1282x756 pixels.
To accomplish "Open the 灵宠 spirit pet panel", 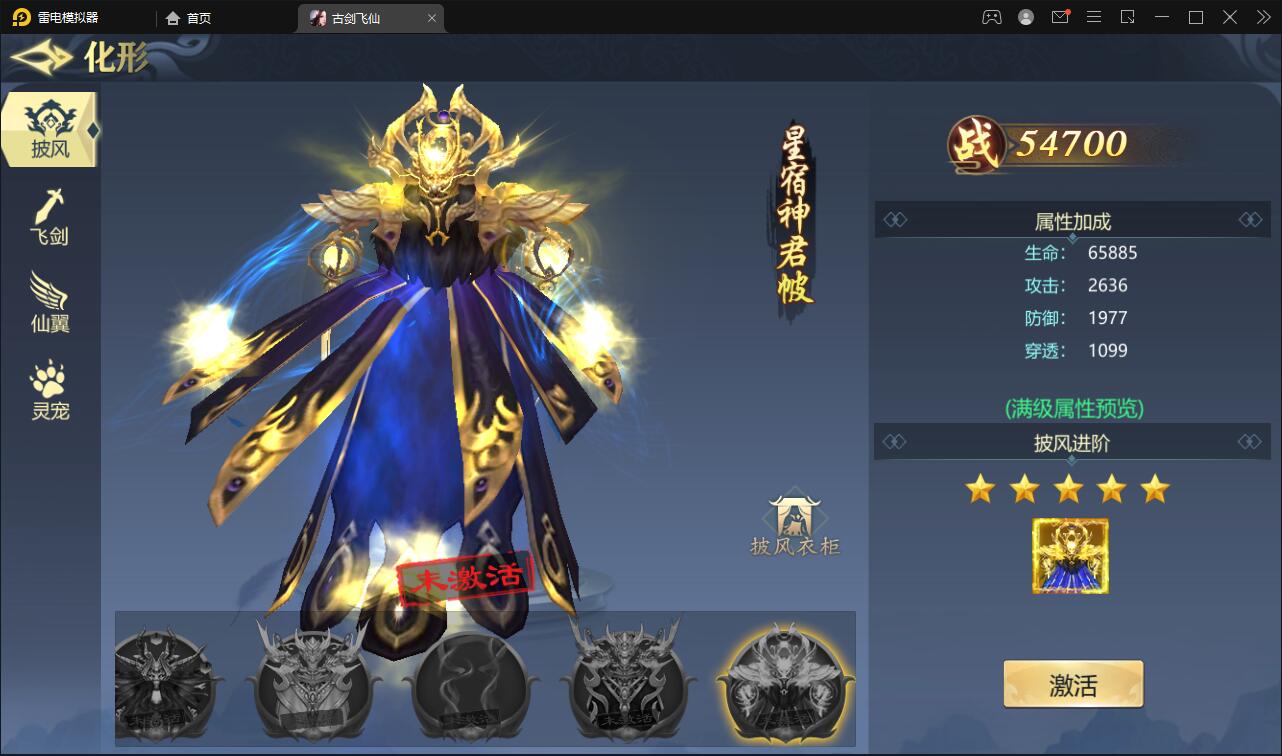I will (49, 388).
